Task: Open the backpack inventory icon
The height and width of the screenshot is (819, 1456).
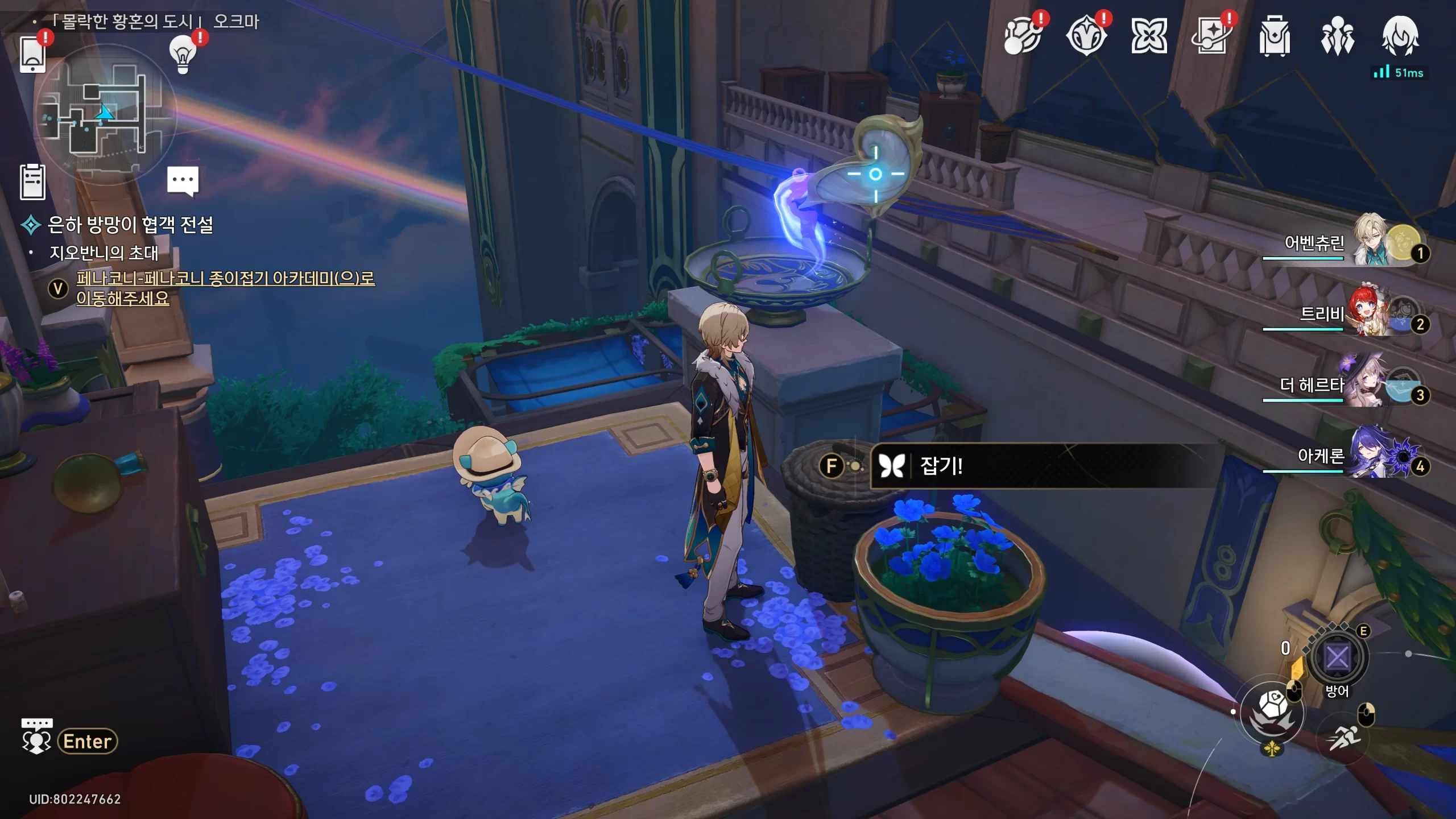Action: pyautogui.click(x=1274, y=36)
